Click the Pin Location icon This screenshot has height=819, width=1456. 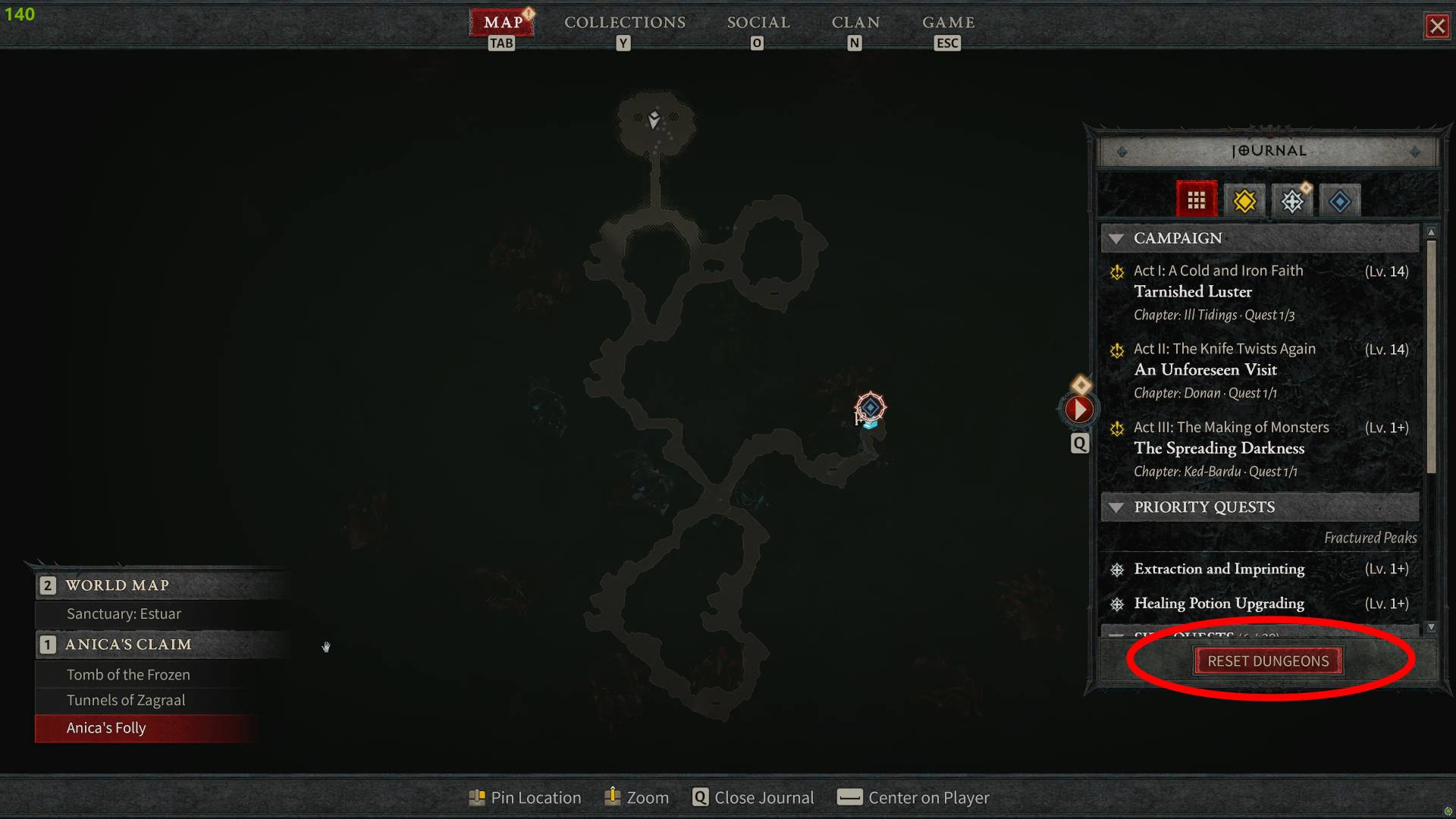(x=478, y=797)
